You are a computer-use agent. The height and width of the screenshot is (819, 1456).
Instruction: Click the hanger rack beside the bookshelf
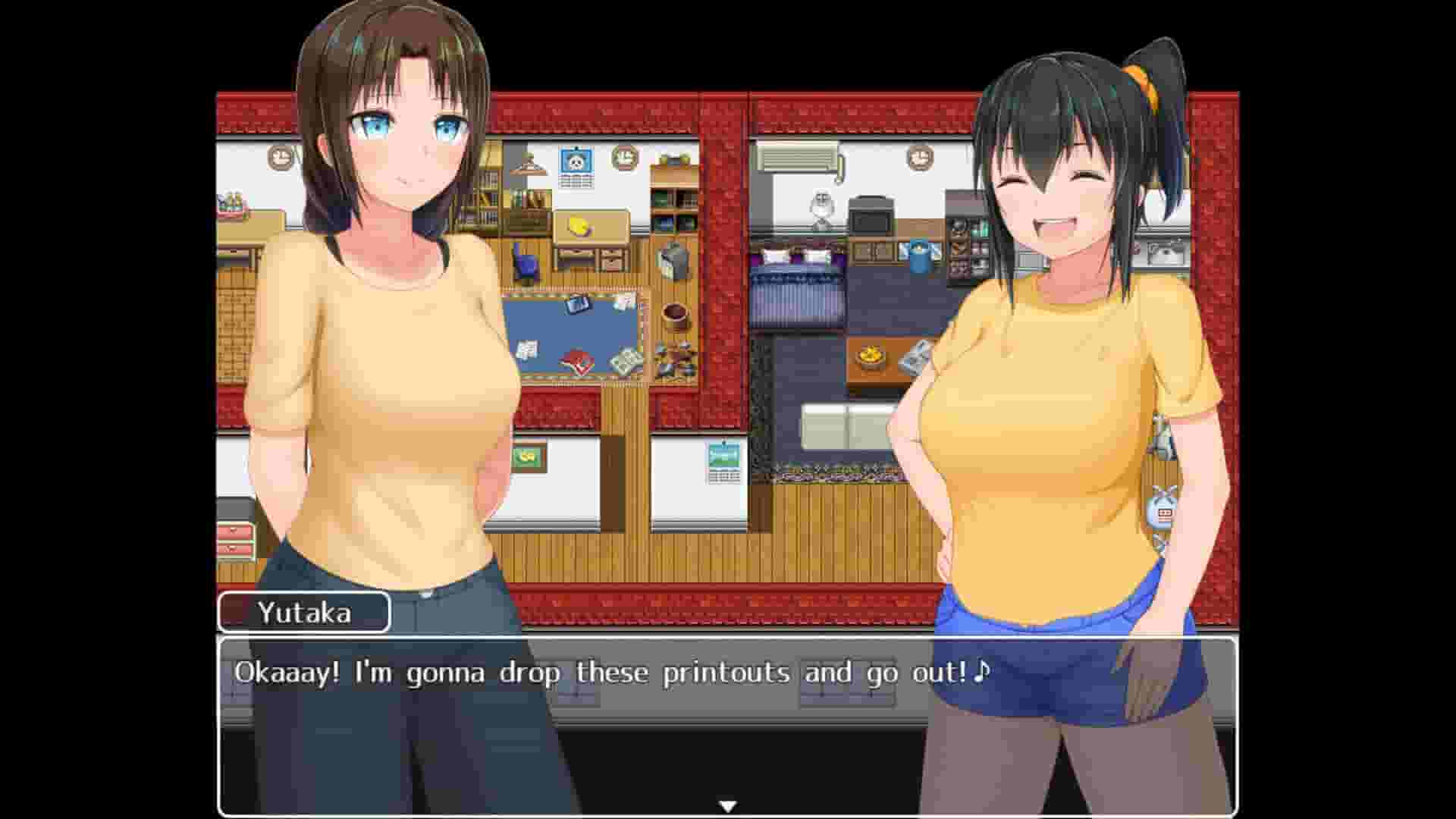pyautogui.click(x=527, y=165)
